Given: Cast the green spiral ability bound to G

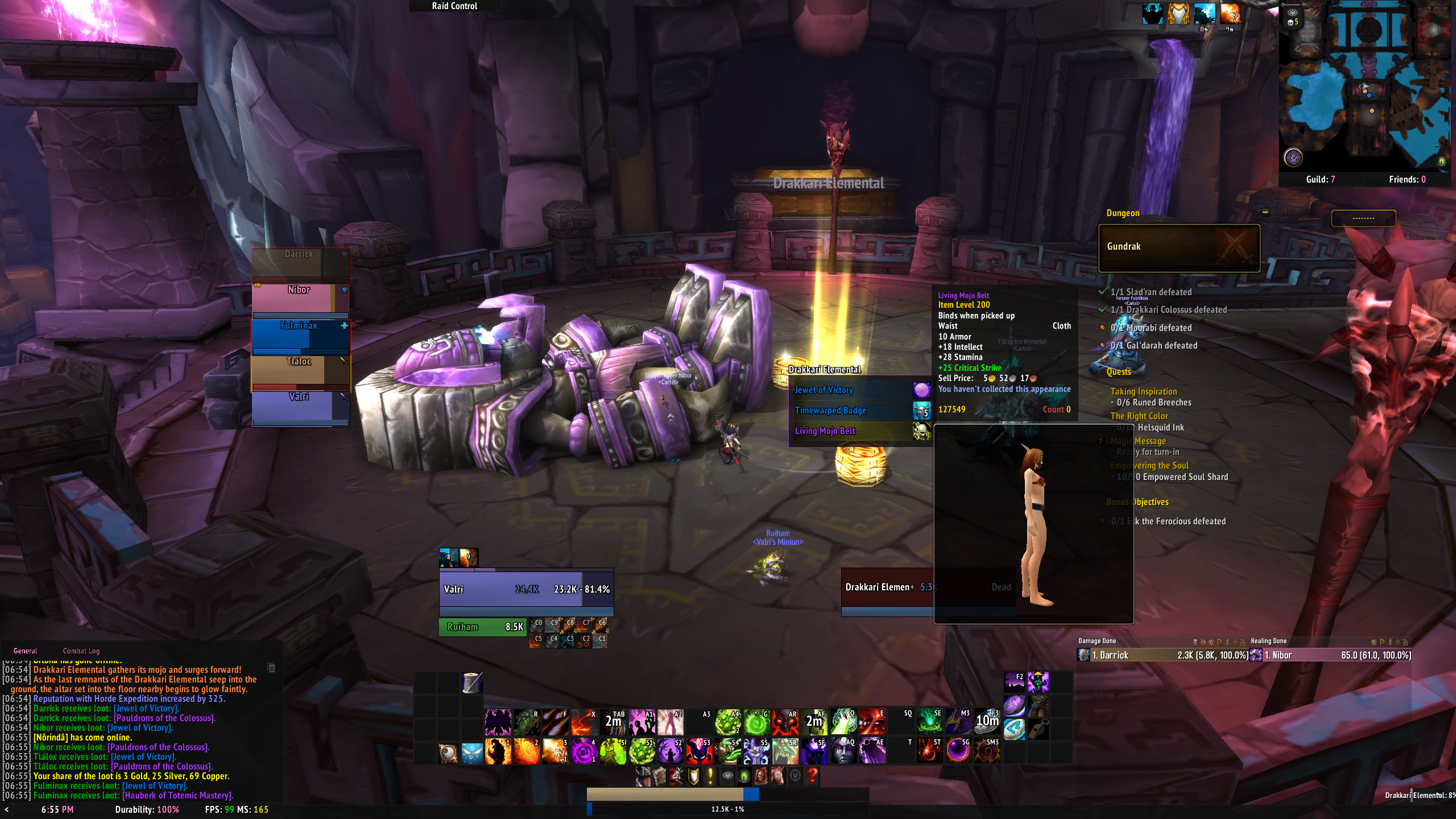Looking at the screenshot, I should [x=756, y=722].
